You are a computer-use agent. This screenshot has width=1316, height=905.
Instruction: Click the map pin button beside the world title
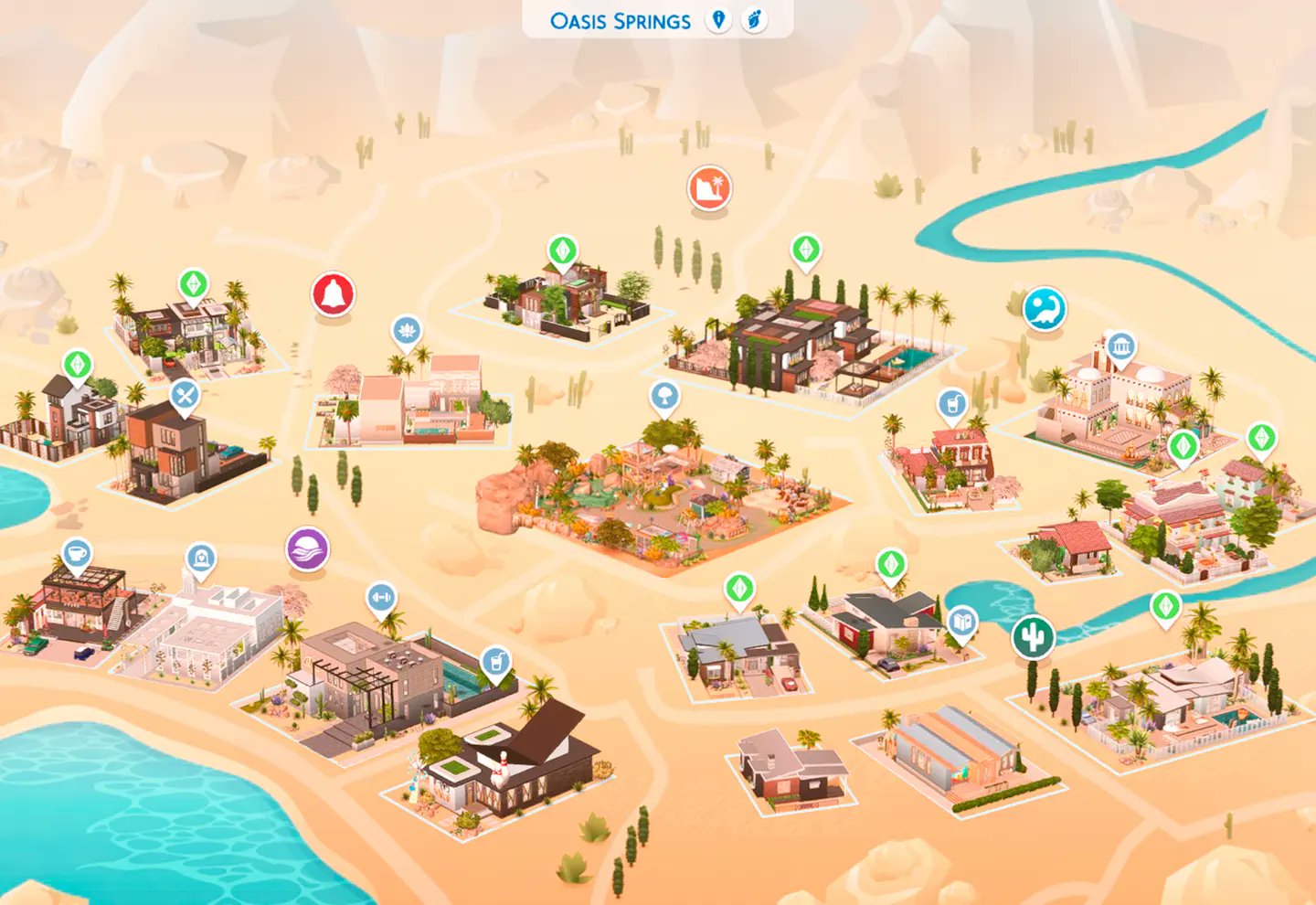tap(718, 19)
